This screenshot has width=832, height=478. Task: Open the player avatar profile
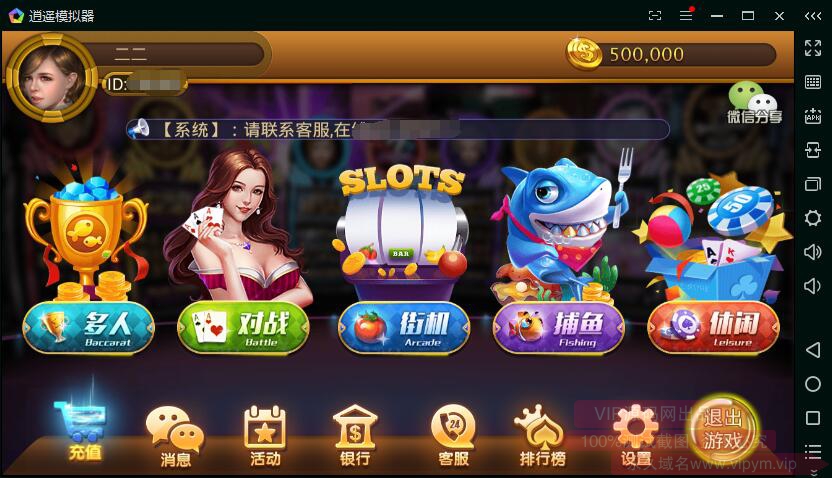point(50,78)
